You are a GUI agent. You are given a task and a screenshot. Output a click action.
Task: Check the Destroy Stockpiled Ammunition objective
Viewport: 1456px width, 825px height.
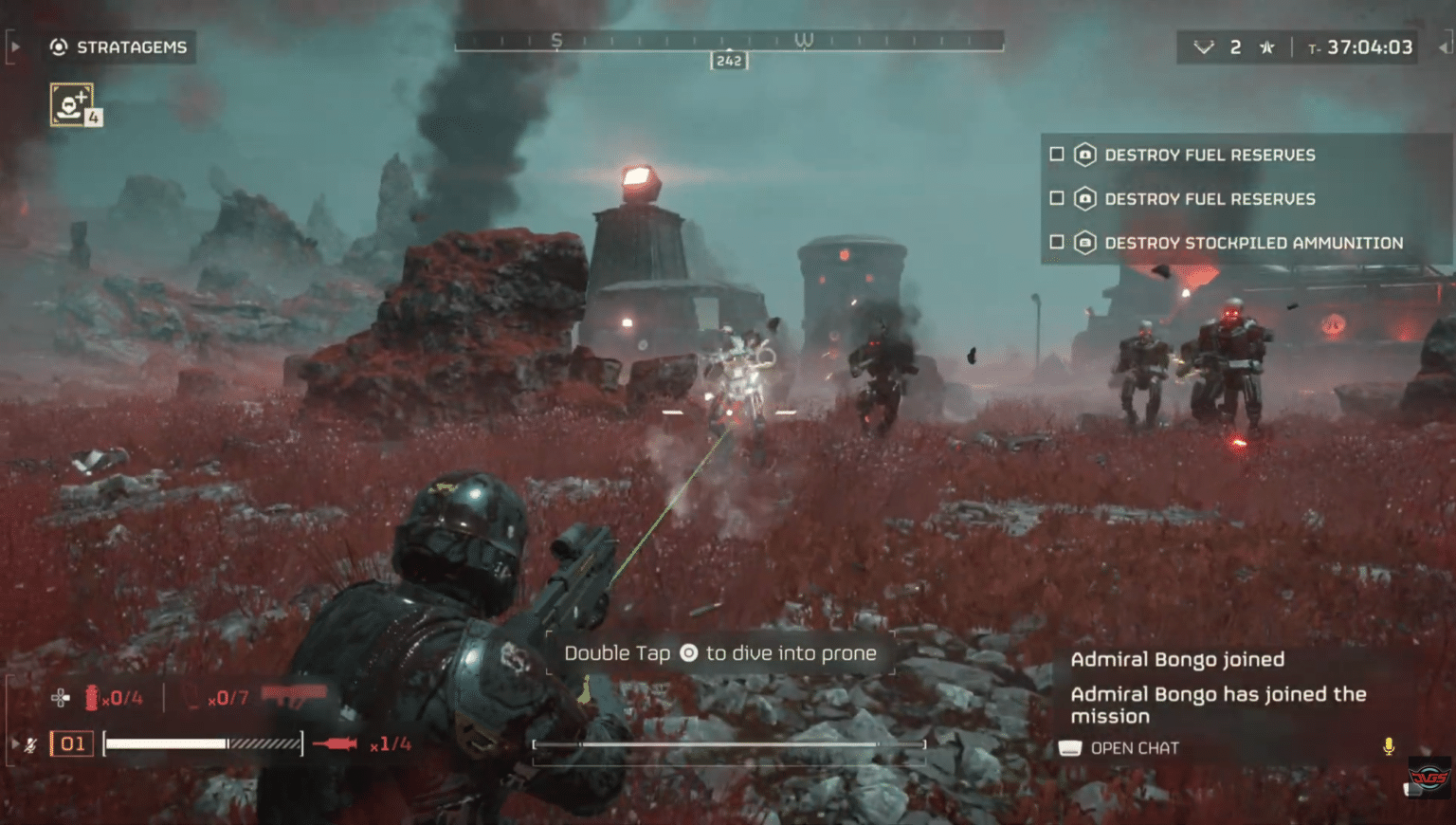pyautogui.click(x=1056, y=242)
